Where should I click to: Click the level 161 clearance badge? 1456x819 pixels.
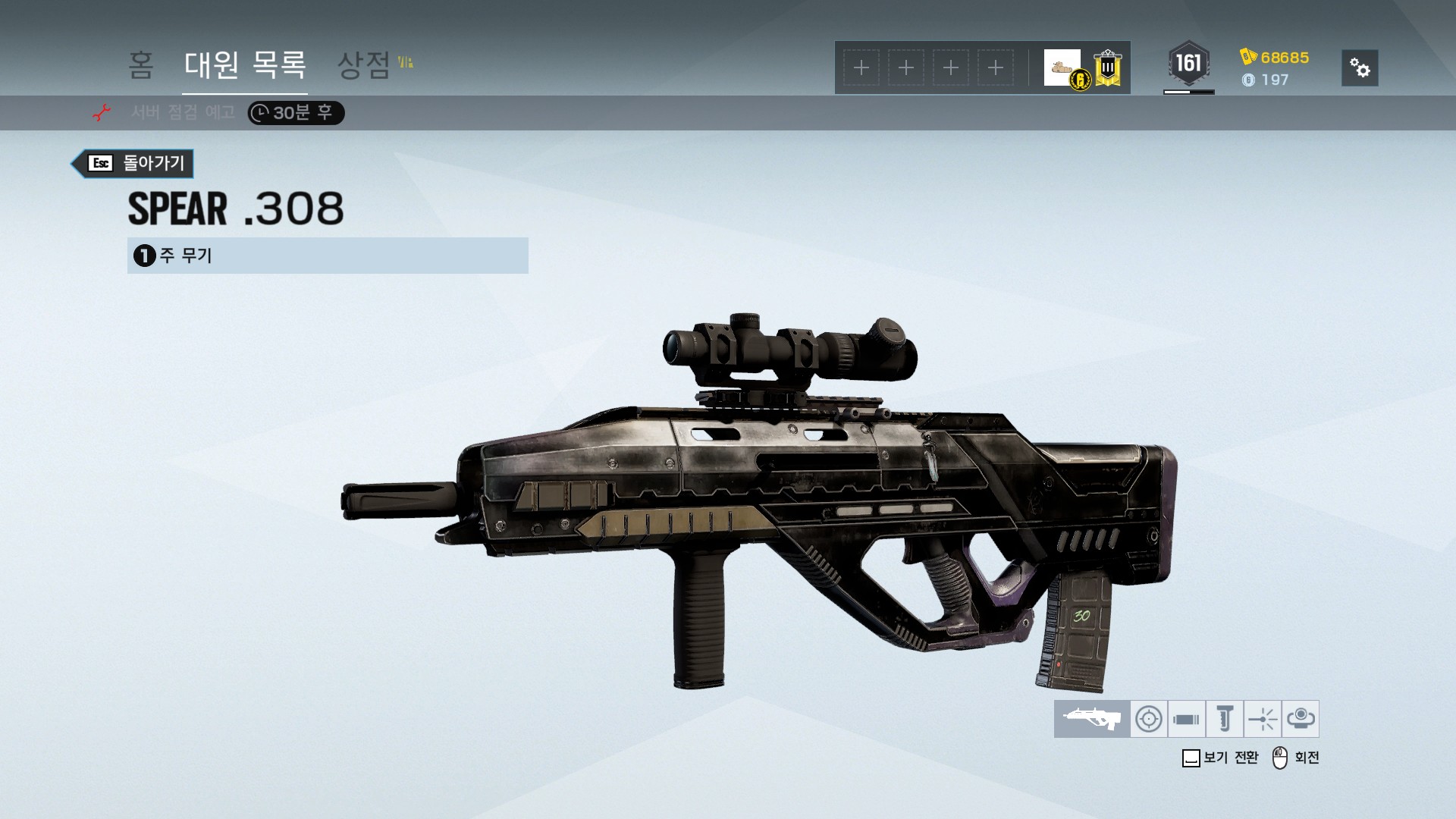coord(1188,64)
